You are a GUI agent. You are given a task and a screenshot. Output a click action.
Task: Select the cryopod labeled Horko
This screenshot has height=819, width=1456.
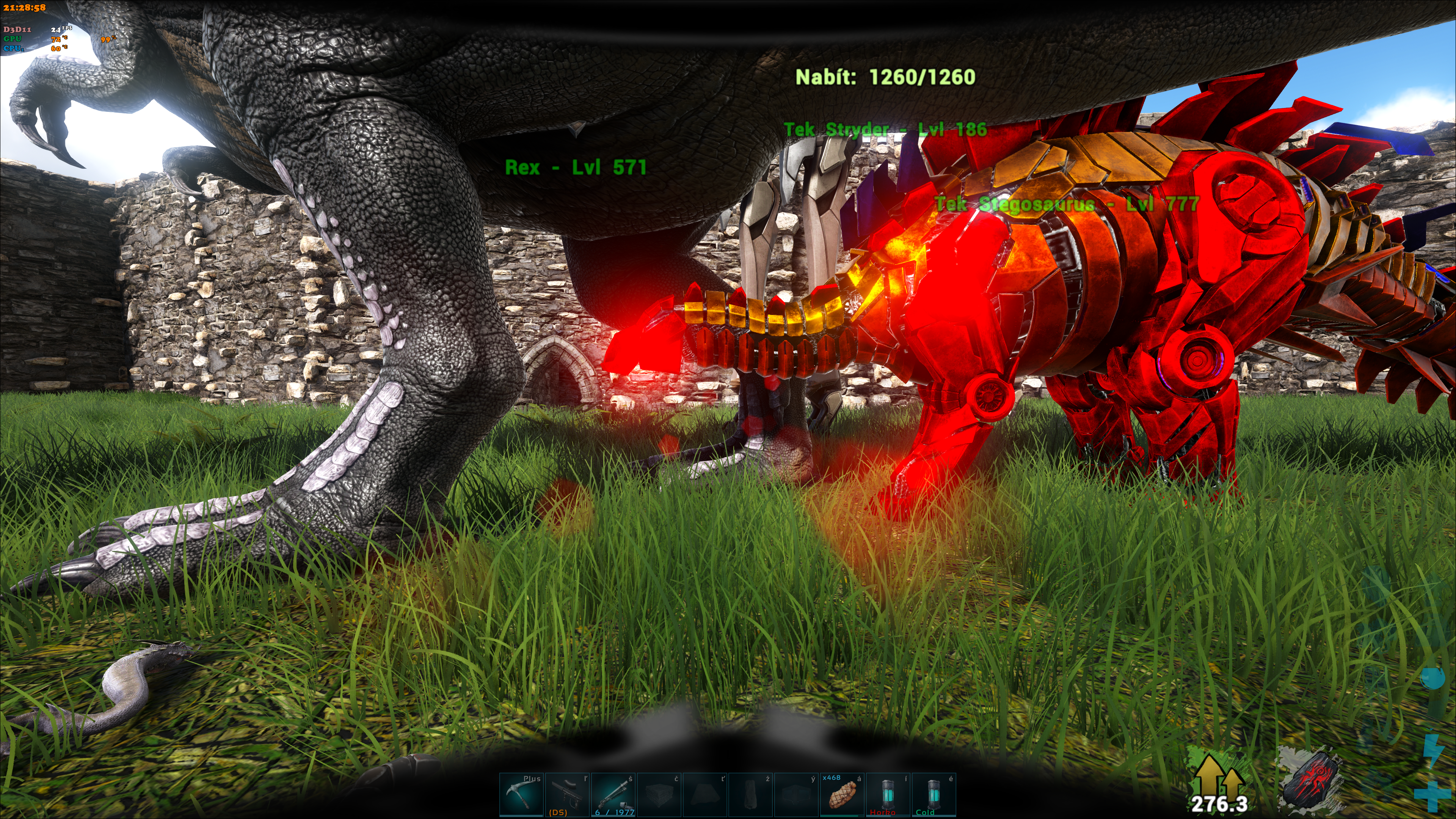888,795
